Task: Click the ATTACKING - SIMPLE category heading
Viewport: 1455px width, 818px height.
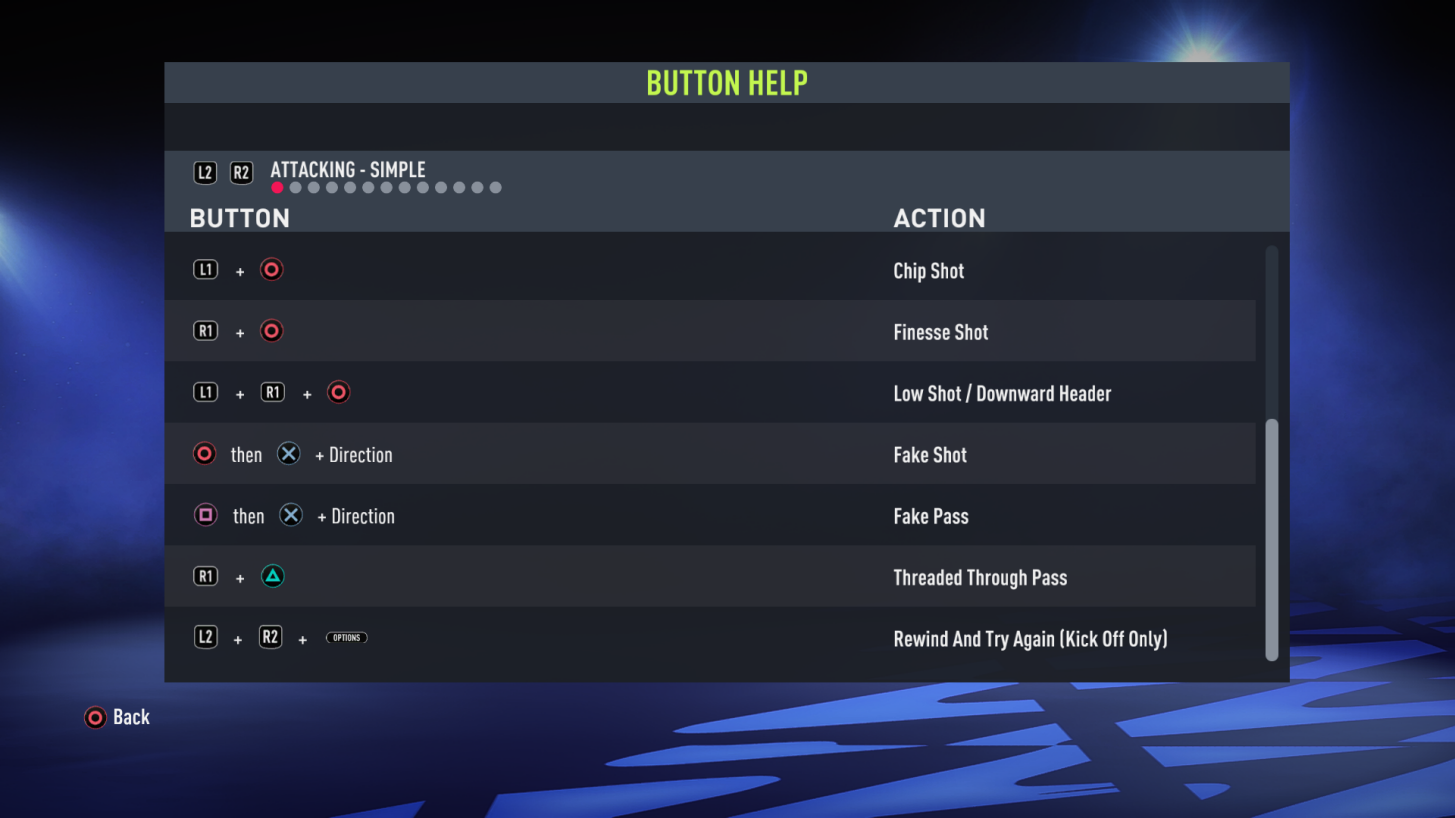Action: coord(347,170)
